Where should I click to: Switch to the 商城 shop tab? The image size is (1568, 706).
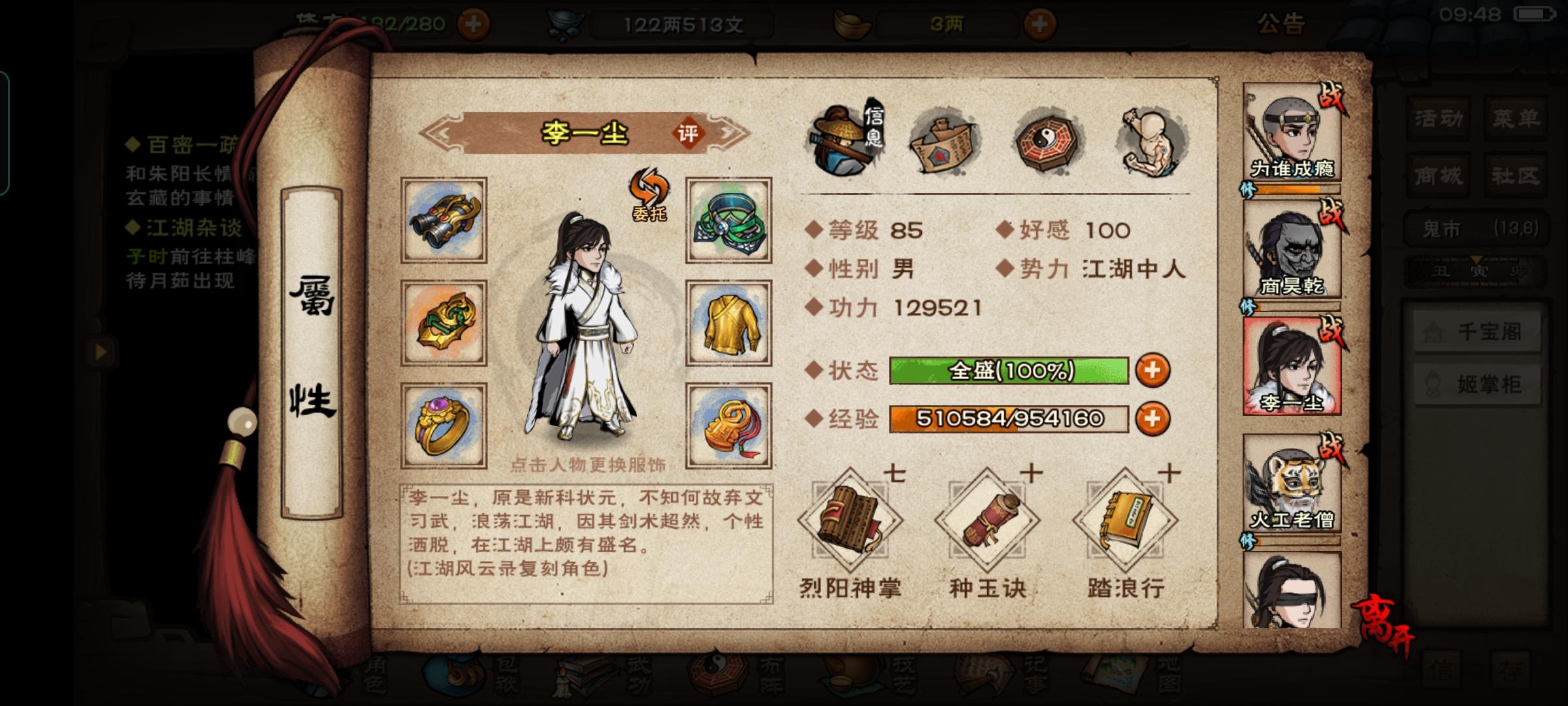pos(1437,176)
